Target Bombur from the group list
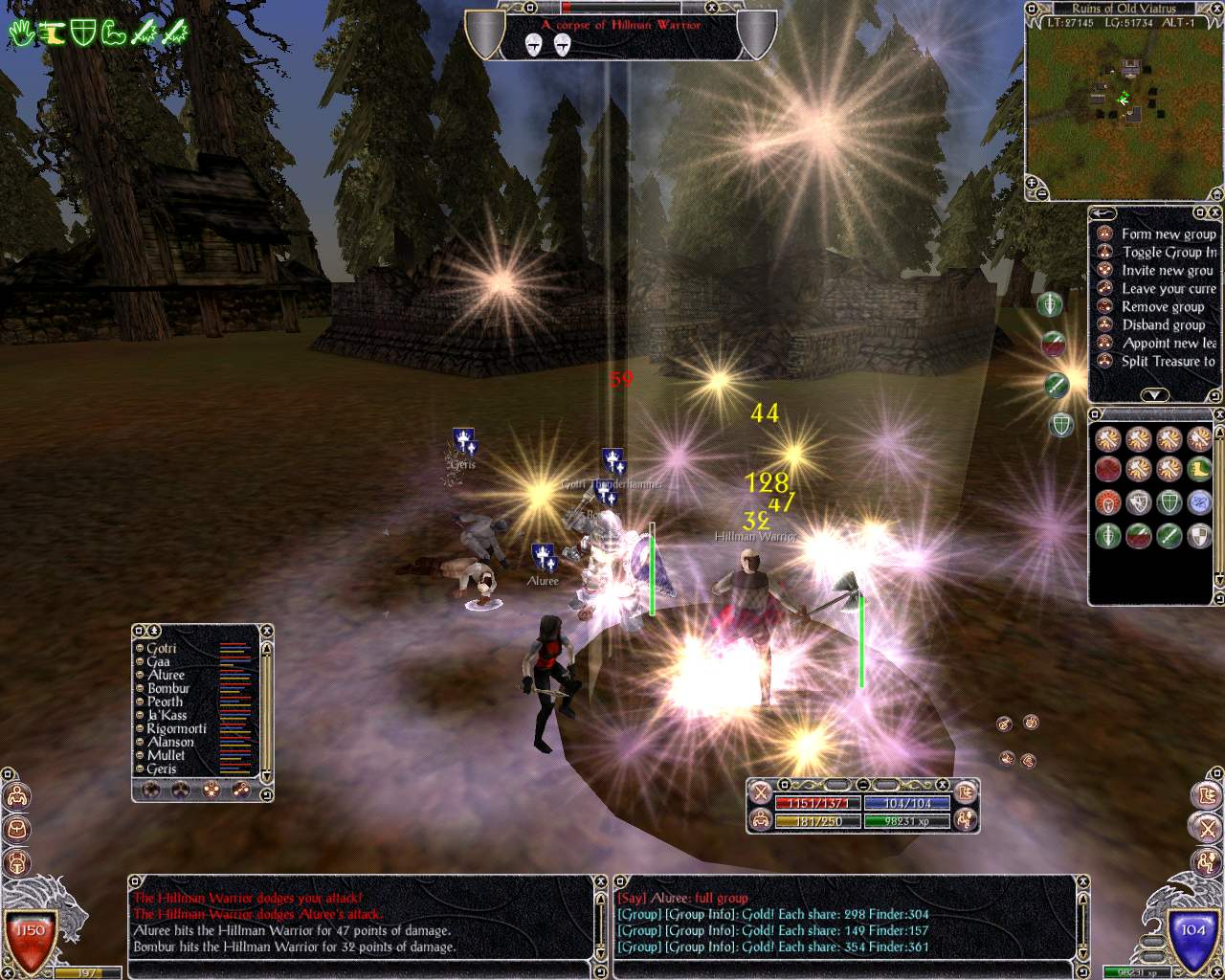1225x980 pixels. pyautogui.click(x=168, y=689)
